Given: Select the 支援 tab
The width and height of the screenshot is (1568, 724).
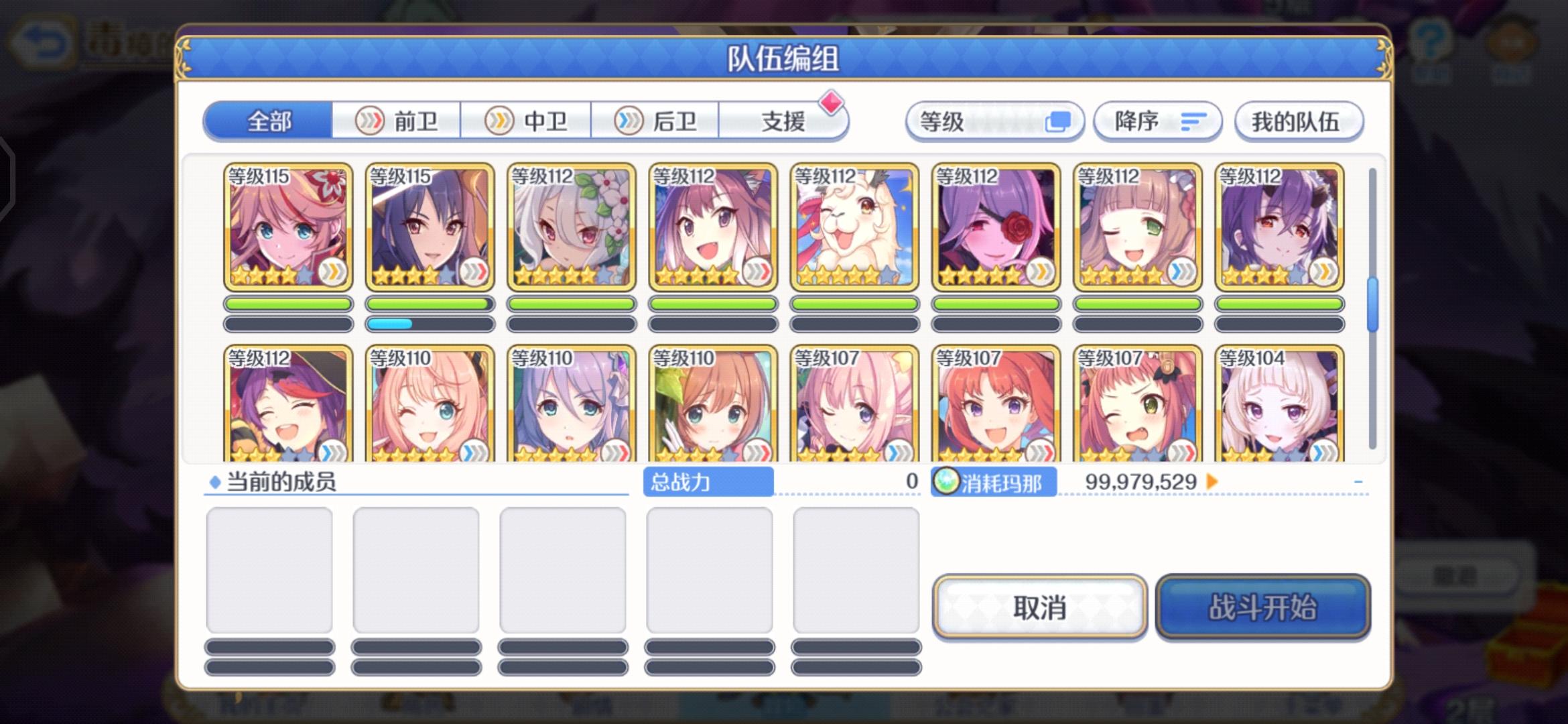Looking at the screenshot, I should pos(784,121).
